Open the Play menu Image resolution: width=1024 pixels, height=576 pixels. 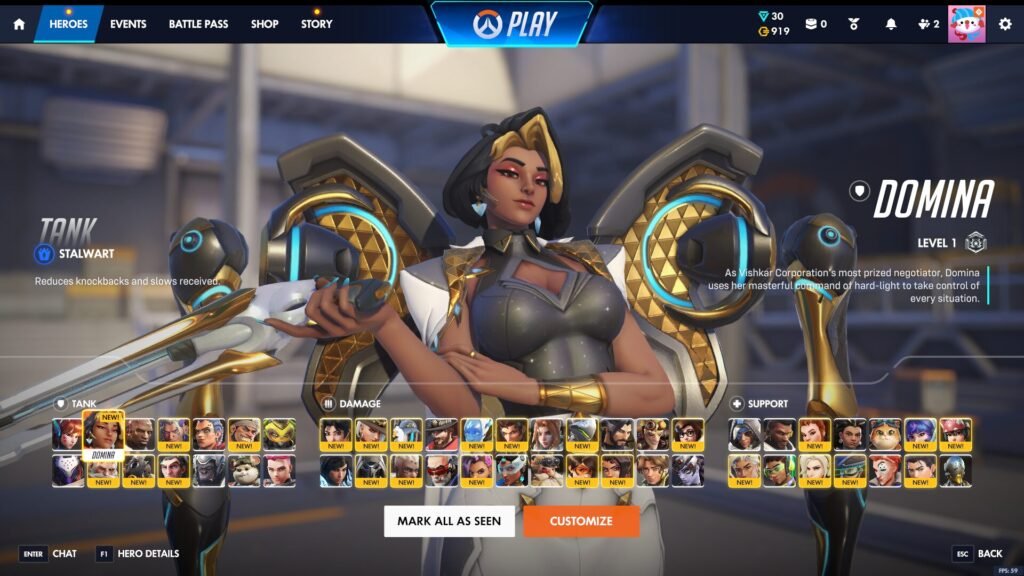click(511, 23)
